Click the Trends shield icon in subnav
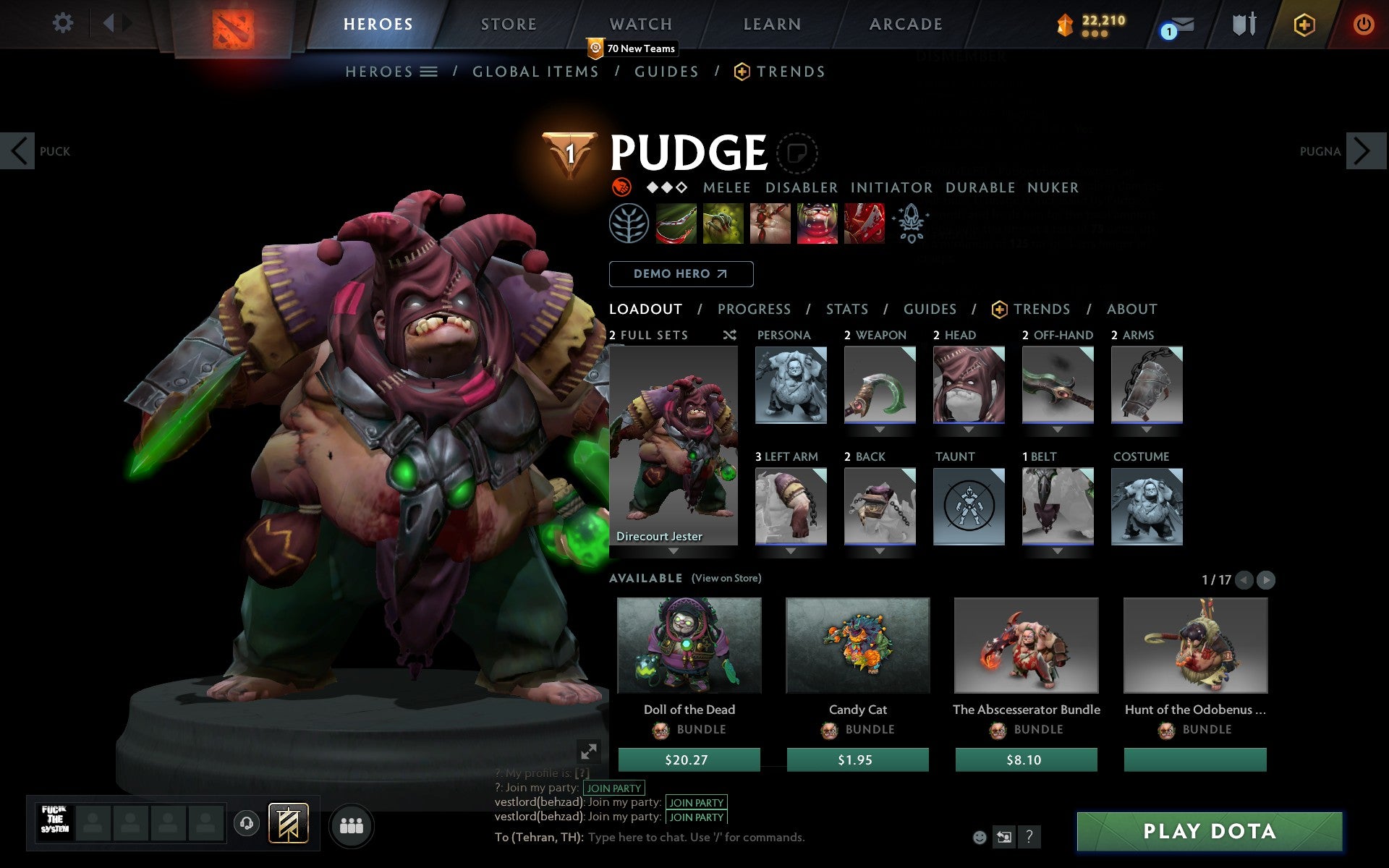This screenshot has width=1389, height=868. (x=739, y=71)
